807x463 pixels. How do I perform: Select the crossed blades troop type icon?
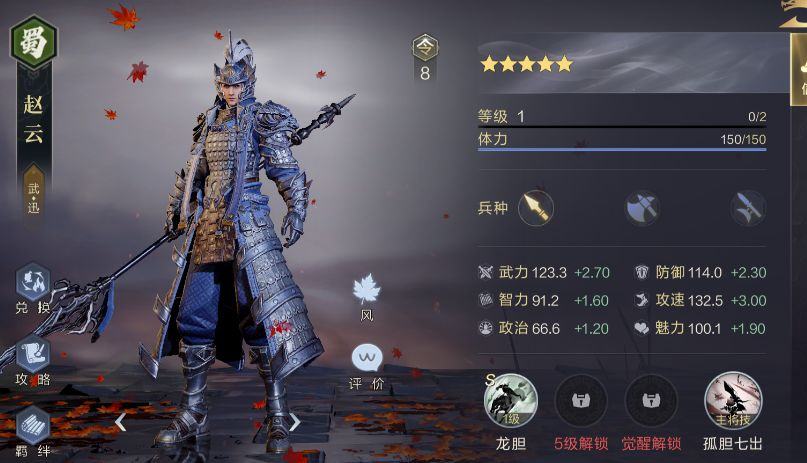[x=746, y=208]
